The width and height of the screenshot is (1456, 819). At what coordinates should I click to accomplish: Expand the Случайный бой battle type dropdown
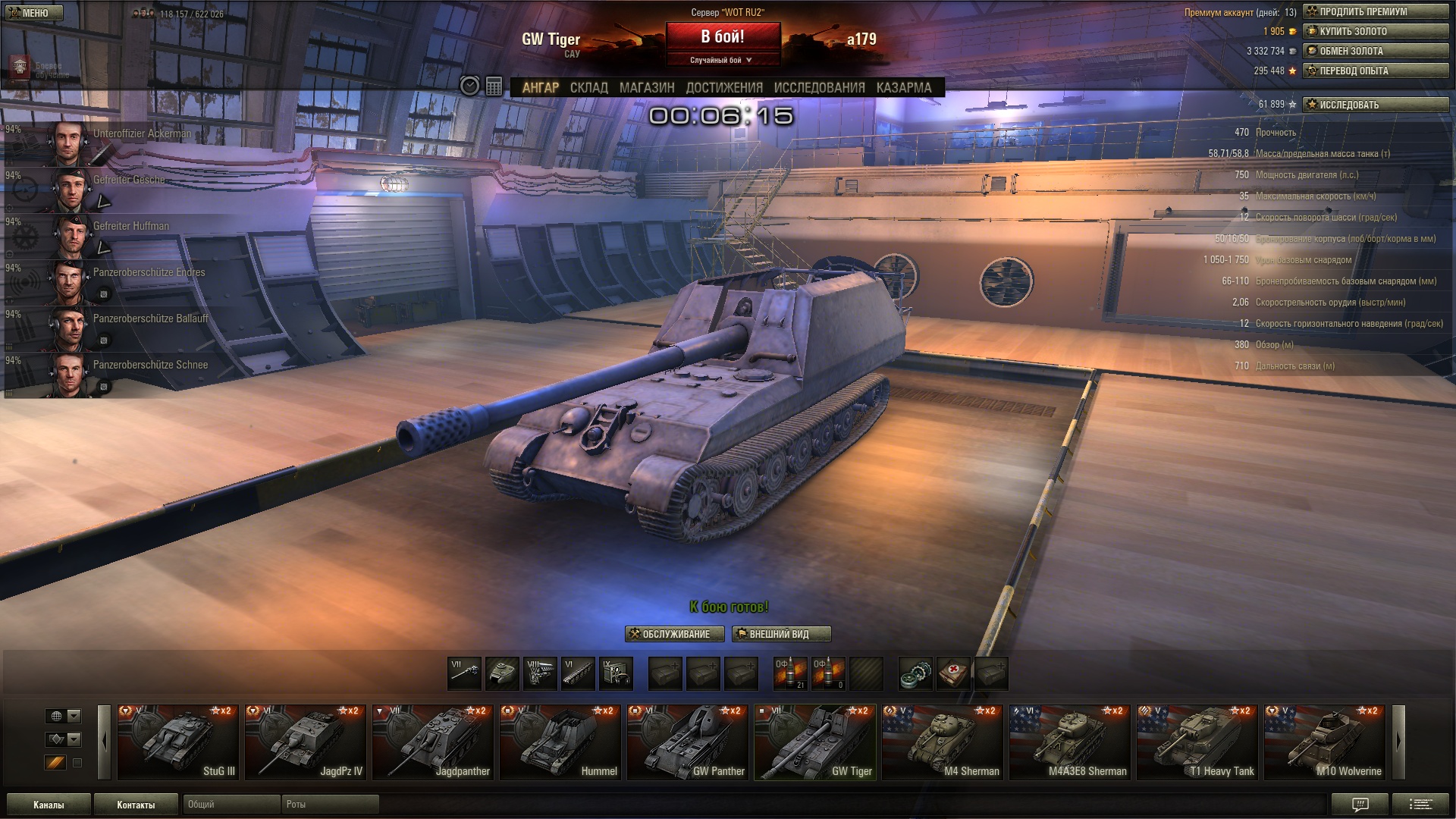(722, 60)
